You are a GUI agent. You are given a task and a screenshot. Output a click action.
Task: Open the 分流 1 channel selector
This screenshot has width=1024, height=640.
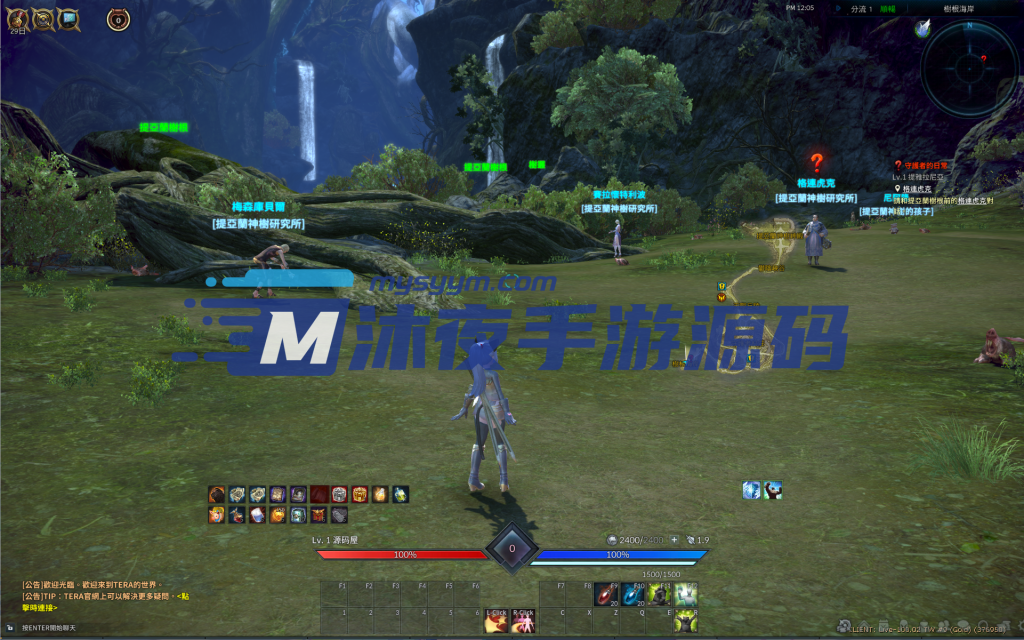pos(833,8)
